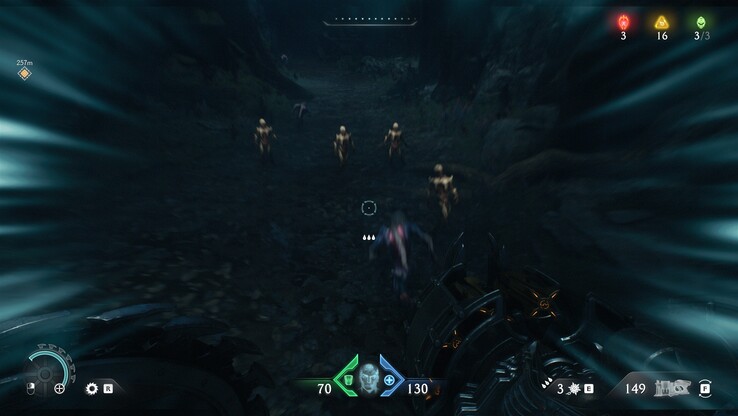Image resolution: width=738 pixels, height=416 pixels.
Task: Click the compass bar at top center
Action: [369, 20]
